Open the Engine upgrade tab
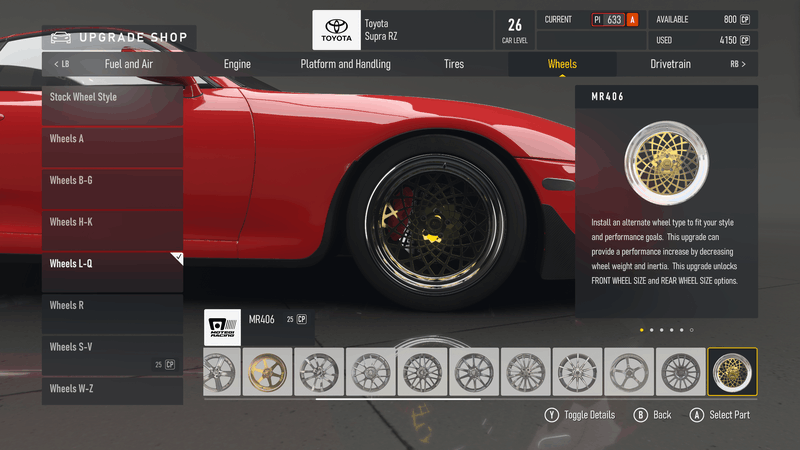 [x=237, y=64]
